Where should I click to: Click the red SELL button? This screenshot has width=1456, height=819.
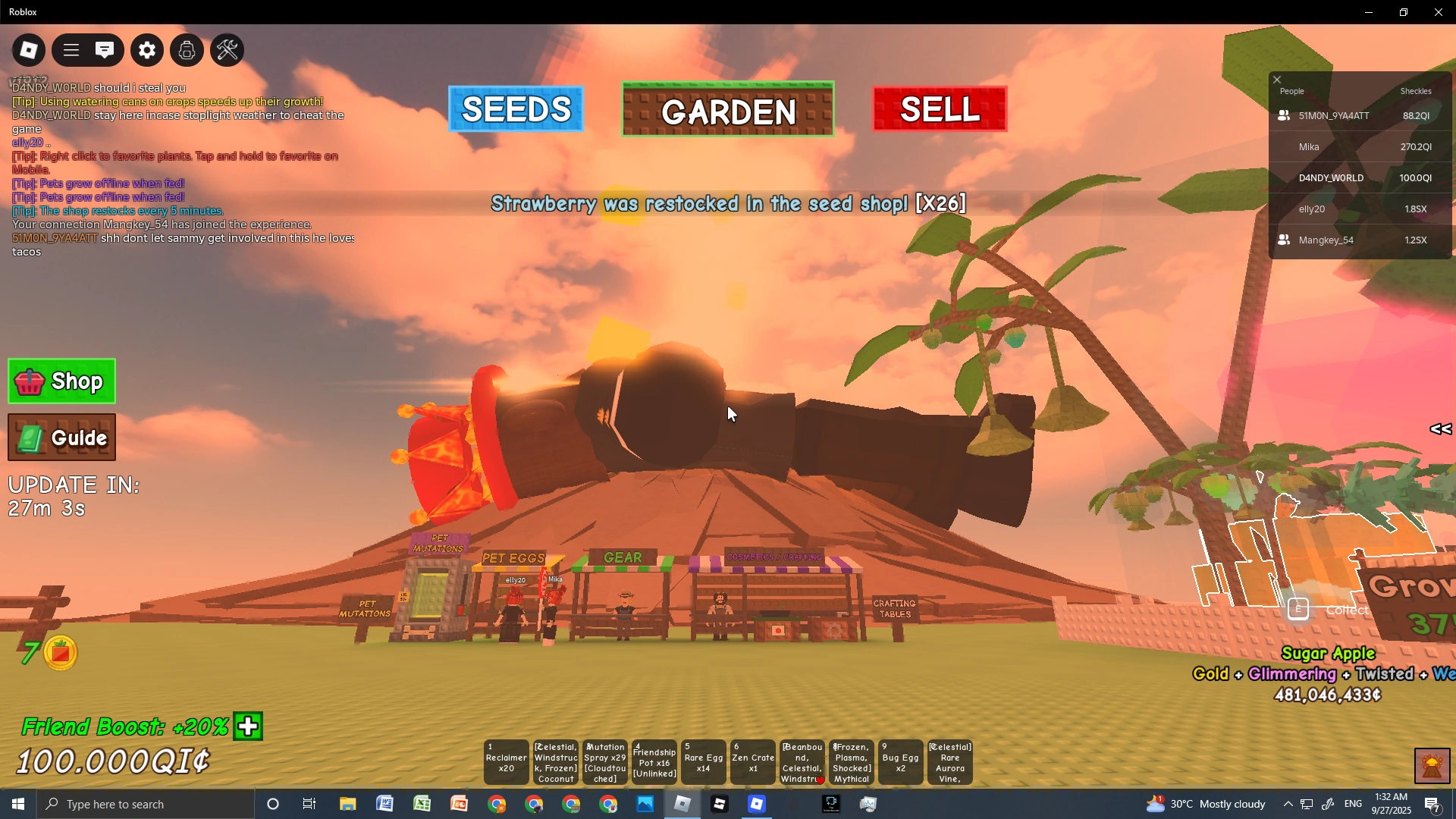(x=939, y=108)
